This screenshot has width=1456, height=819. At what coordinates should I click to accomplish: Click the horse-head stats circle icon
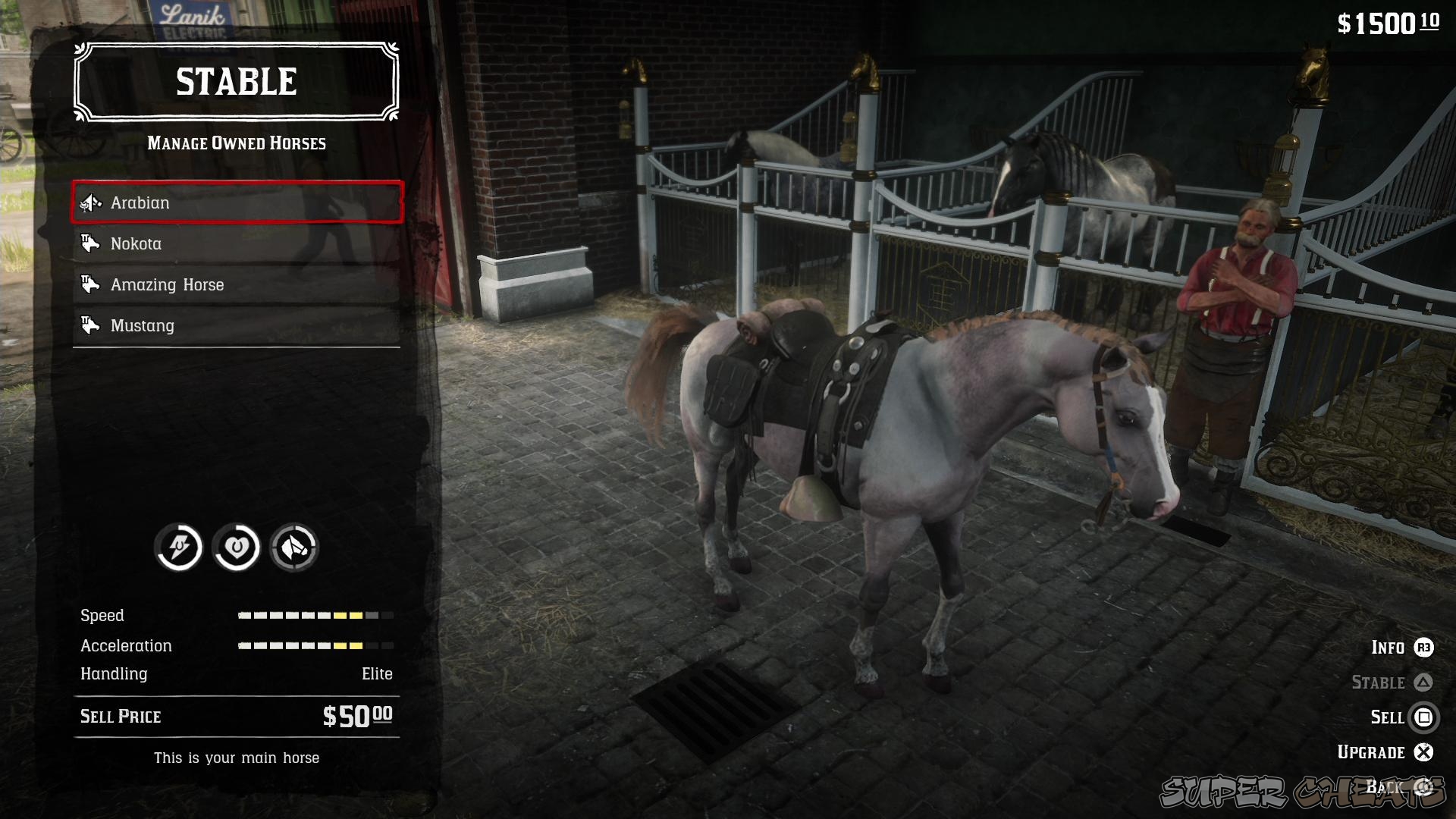pos(295,548)
